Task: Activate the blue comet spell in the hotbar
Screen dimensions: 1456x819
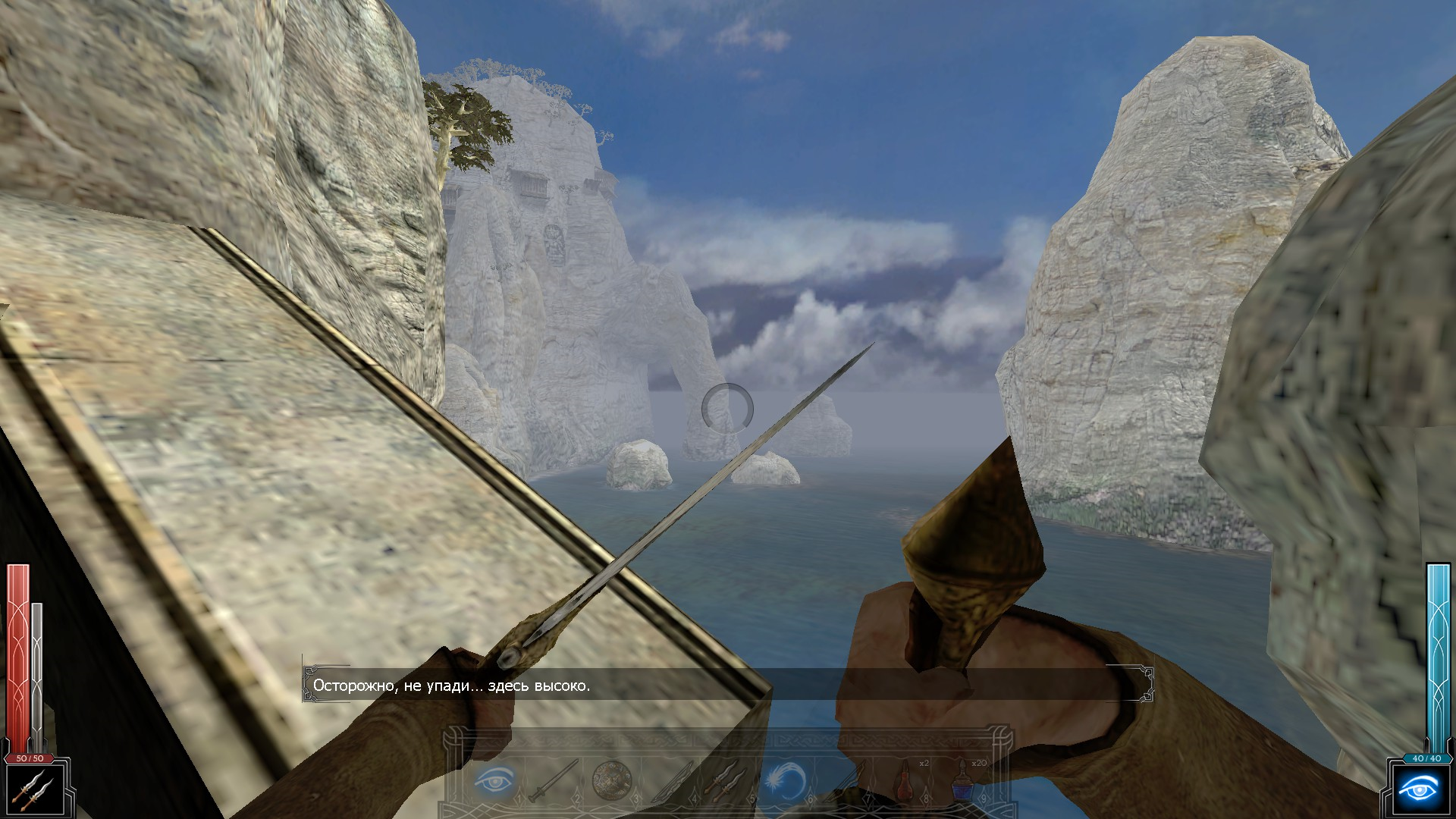Action: pos(785,780)
